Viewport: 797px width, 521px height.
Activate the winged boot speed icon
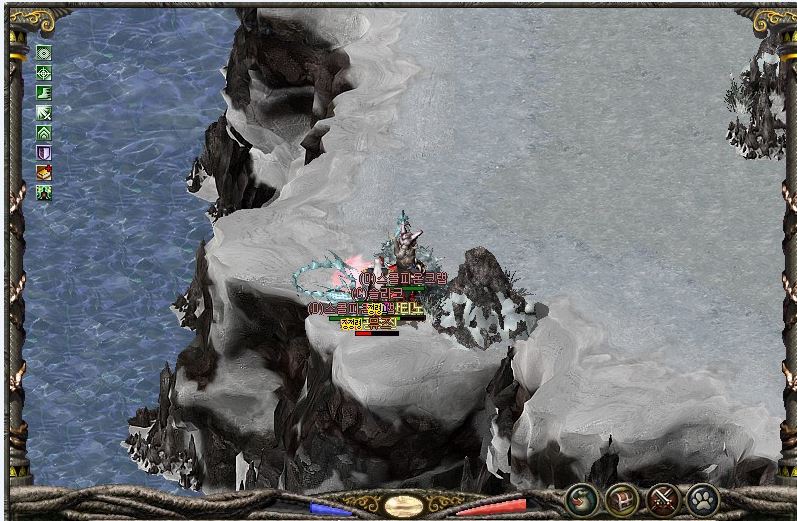pyautogui.click(x=44, y=92)
